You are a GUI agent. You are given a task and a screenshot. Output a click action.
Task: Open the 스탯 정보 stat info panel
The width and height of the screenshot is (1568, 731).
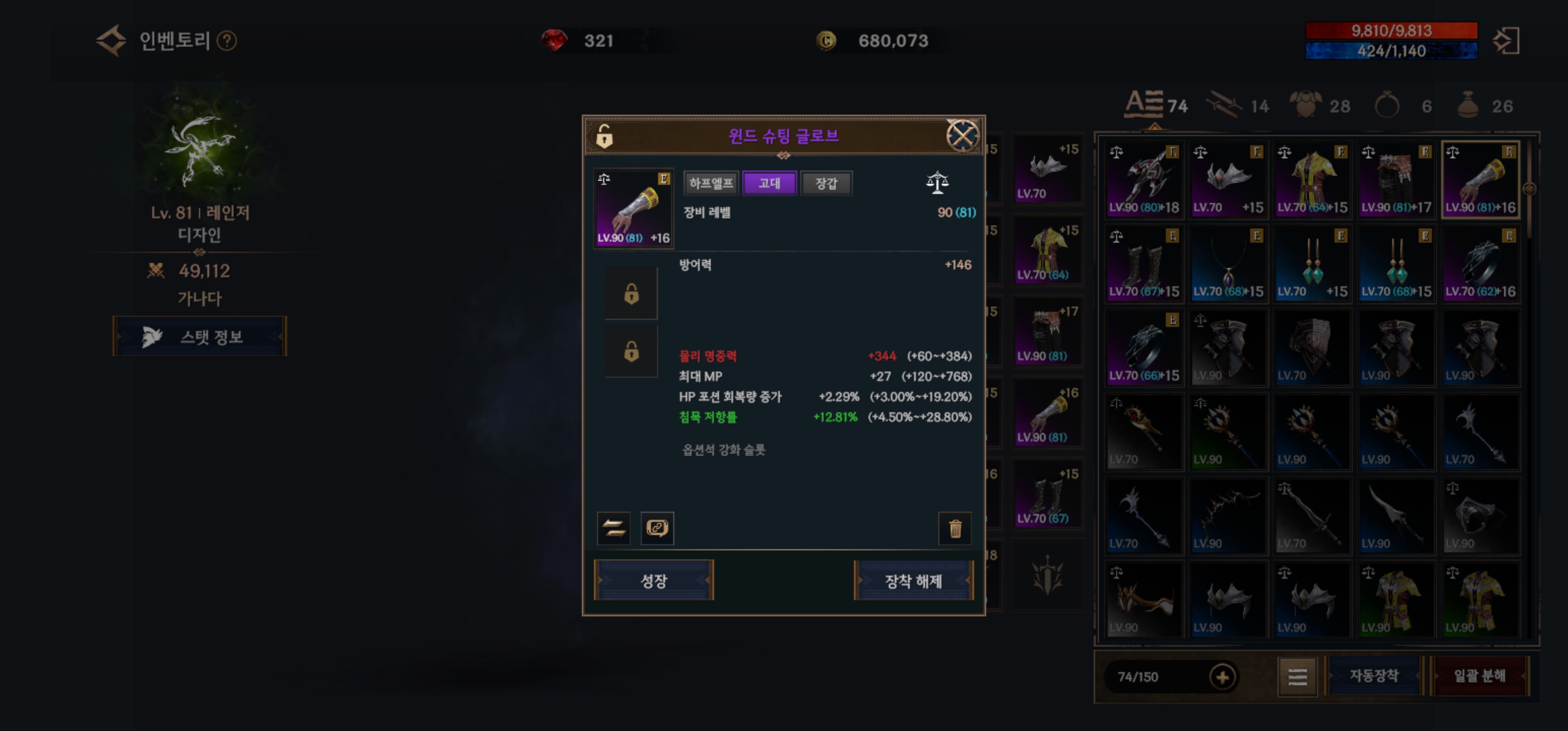[200, 337]
